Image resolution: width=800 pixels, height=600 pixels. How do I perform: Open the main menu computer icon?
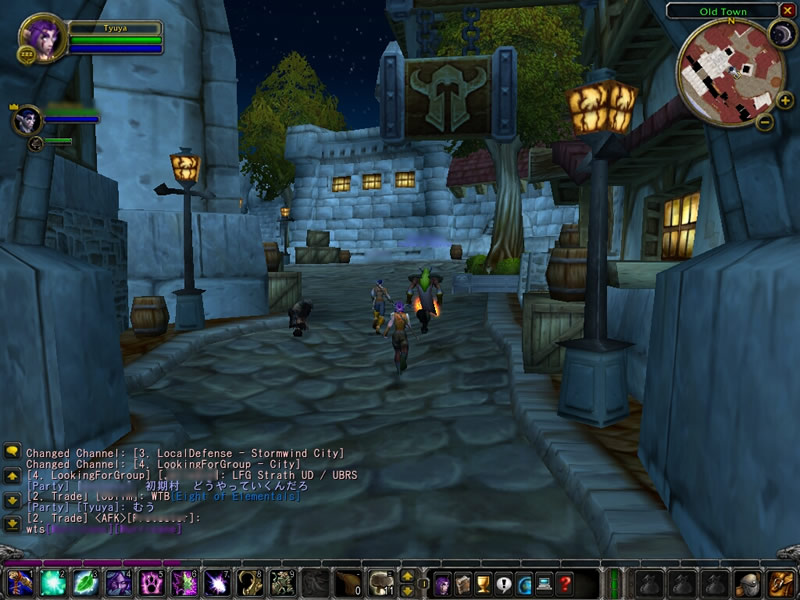tap(544, 583)
